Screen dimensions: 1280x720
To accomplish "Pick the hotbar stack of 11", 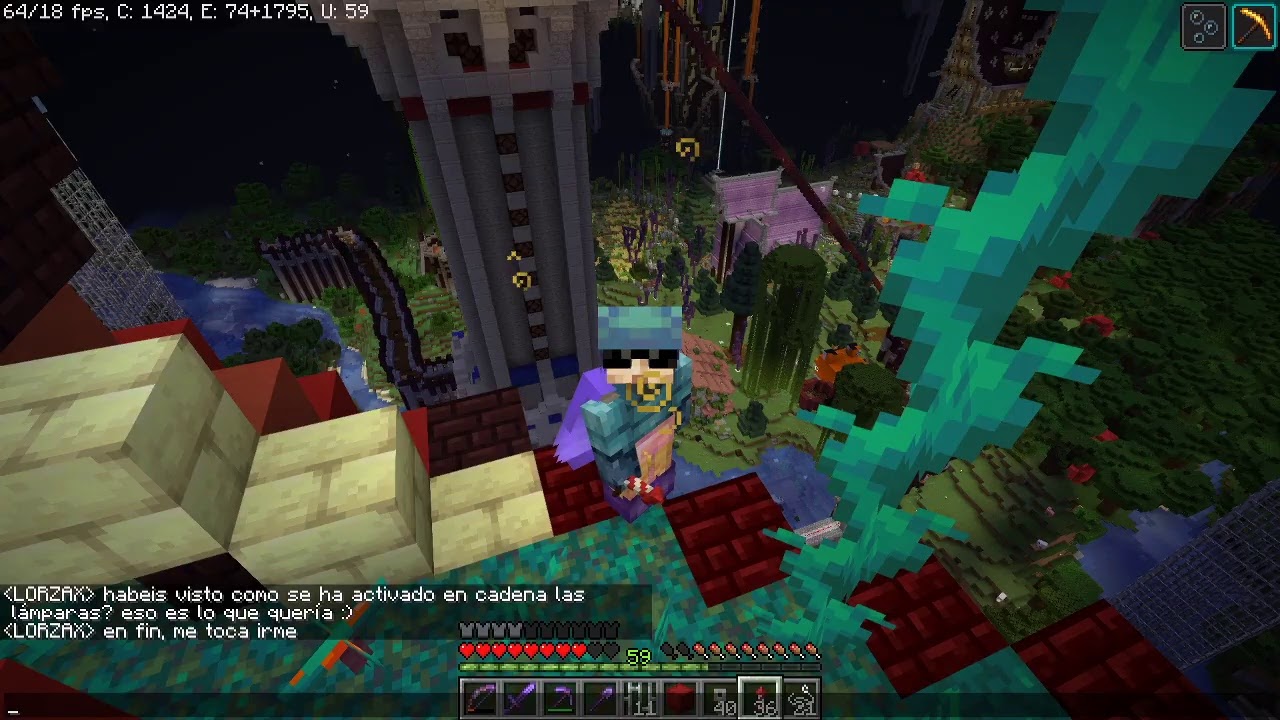I will pyautogui.click(x=640, y=698).
